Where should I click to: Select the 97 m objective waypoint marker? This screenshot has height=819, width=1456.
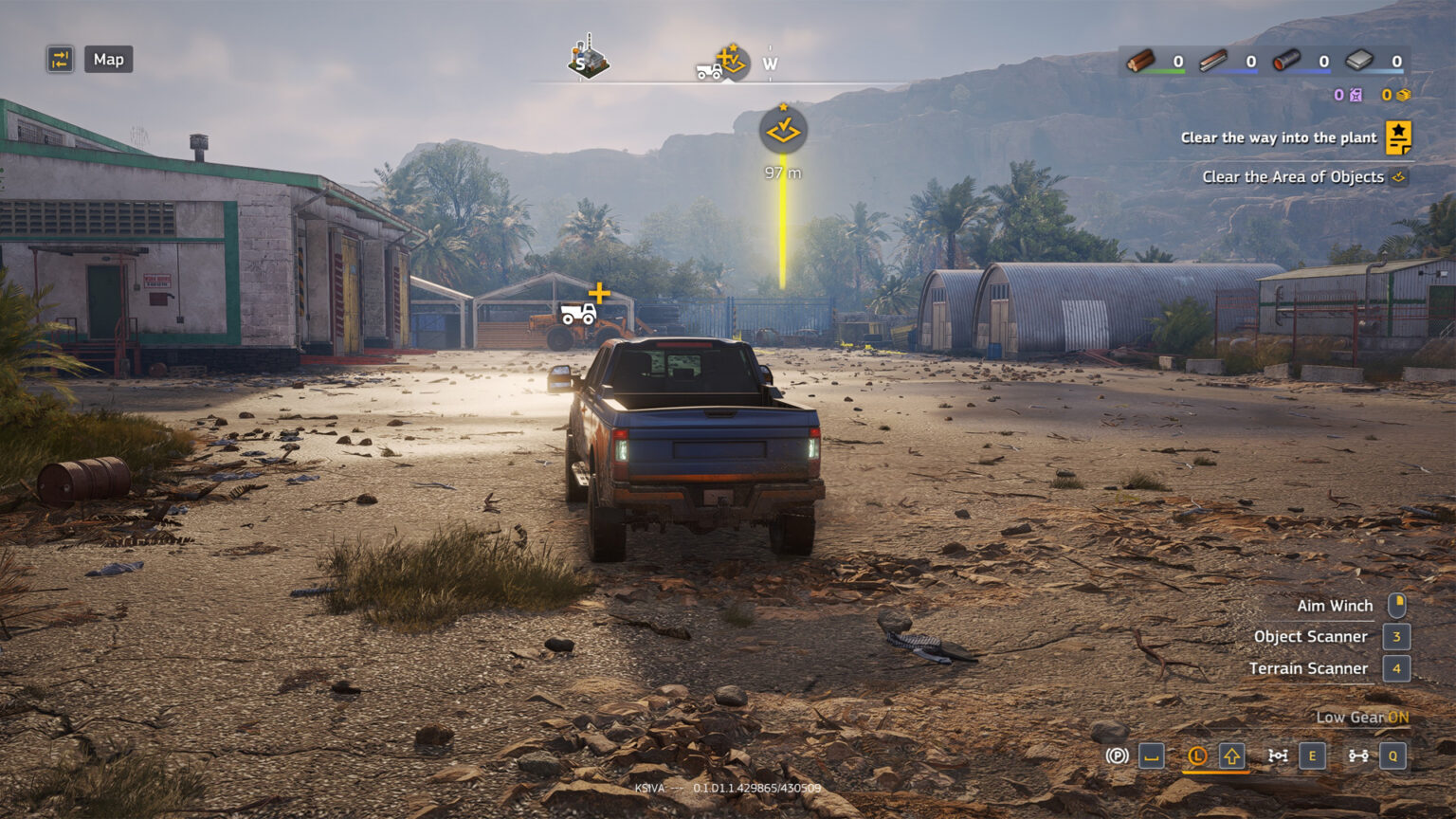(783, 131)
